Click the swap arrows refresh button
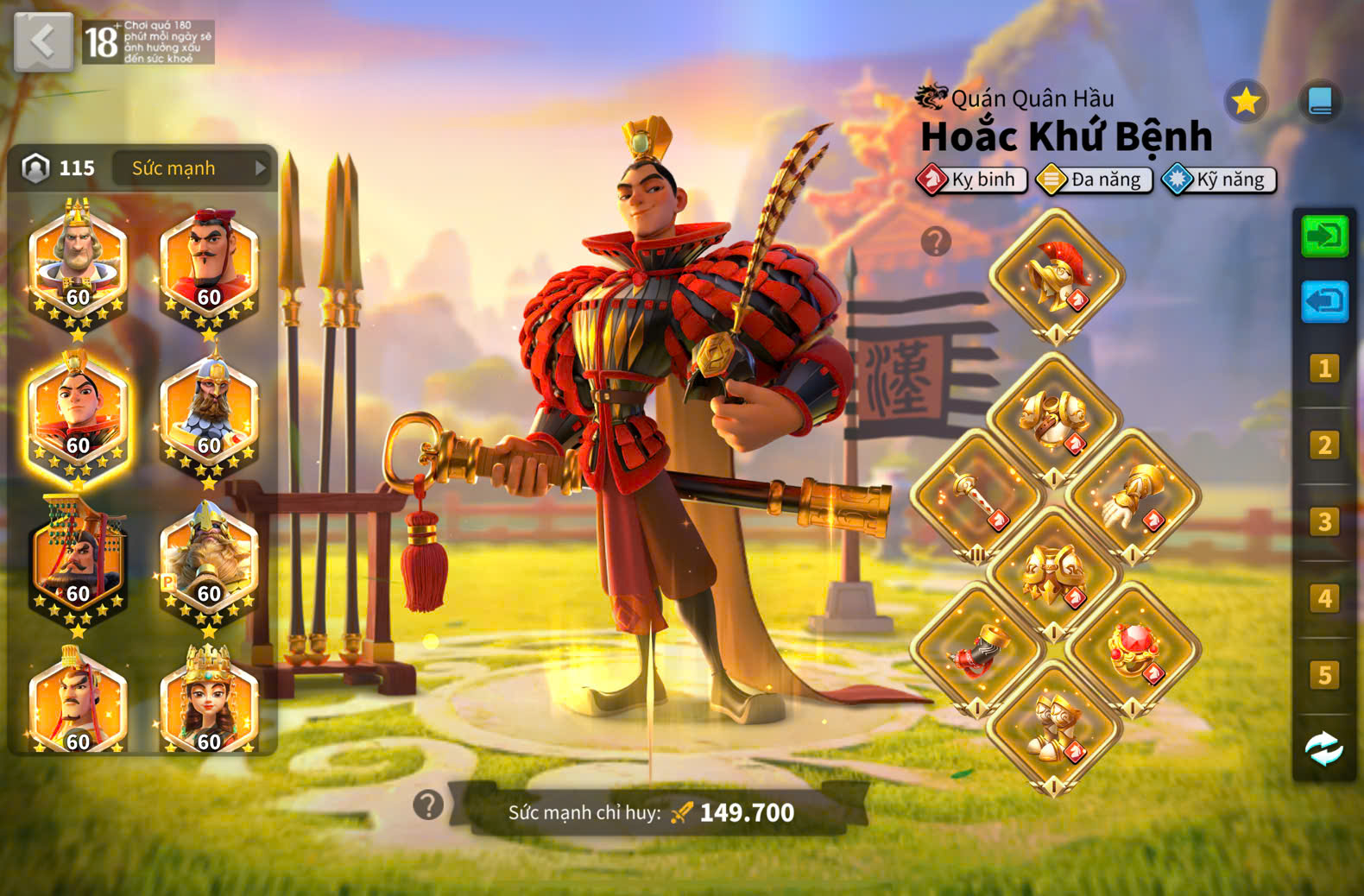The width and height of the screenshot is (1364, 896). [x=1324, y=748]
